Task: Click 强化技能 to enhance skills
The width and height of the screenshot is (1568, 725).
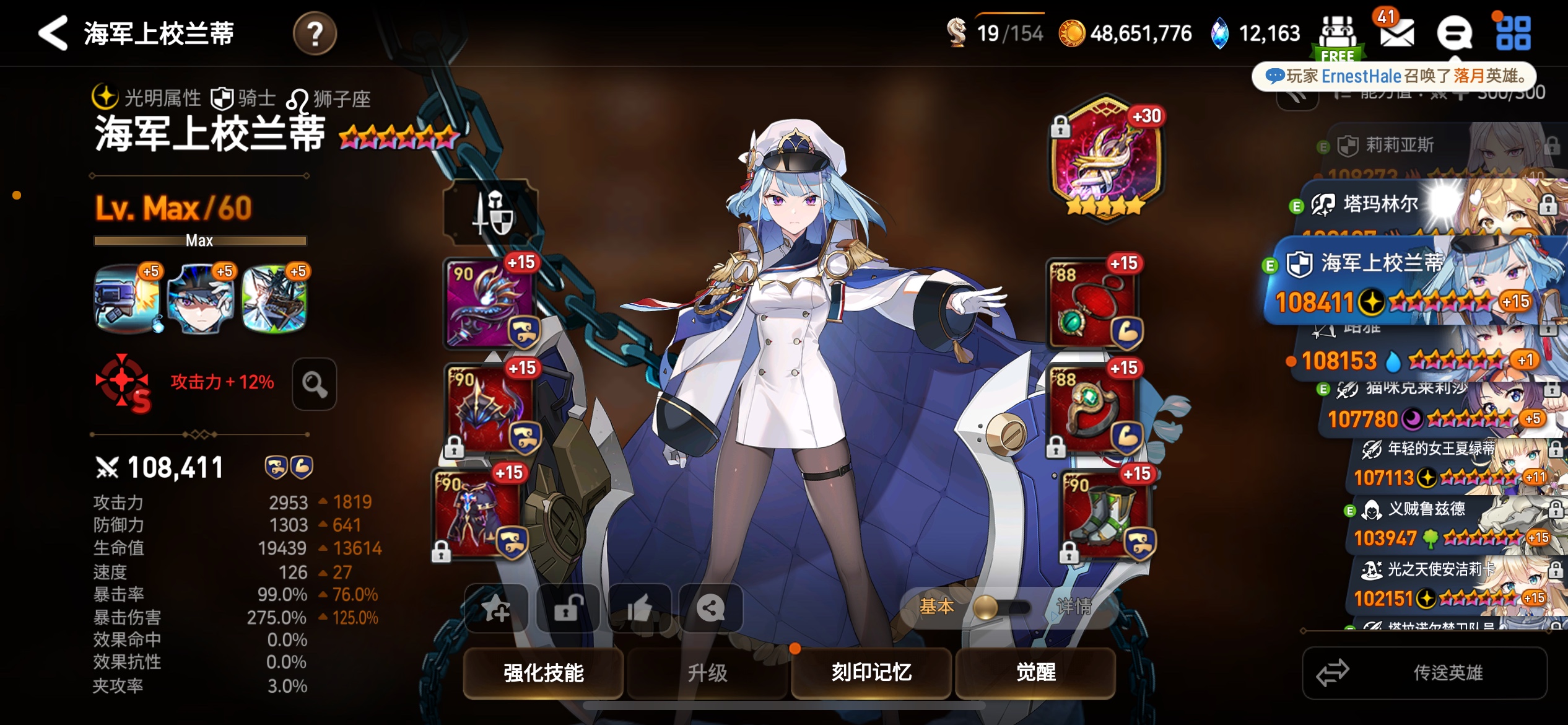Action: coord(543,672)
